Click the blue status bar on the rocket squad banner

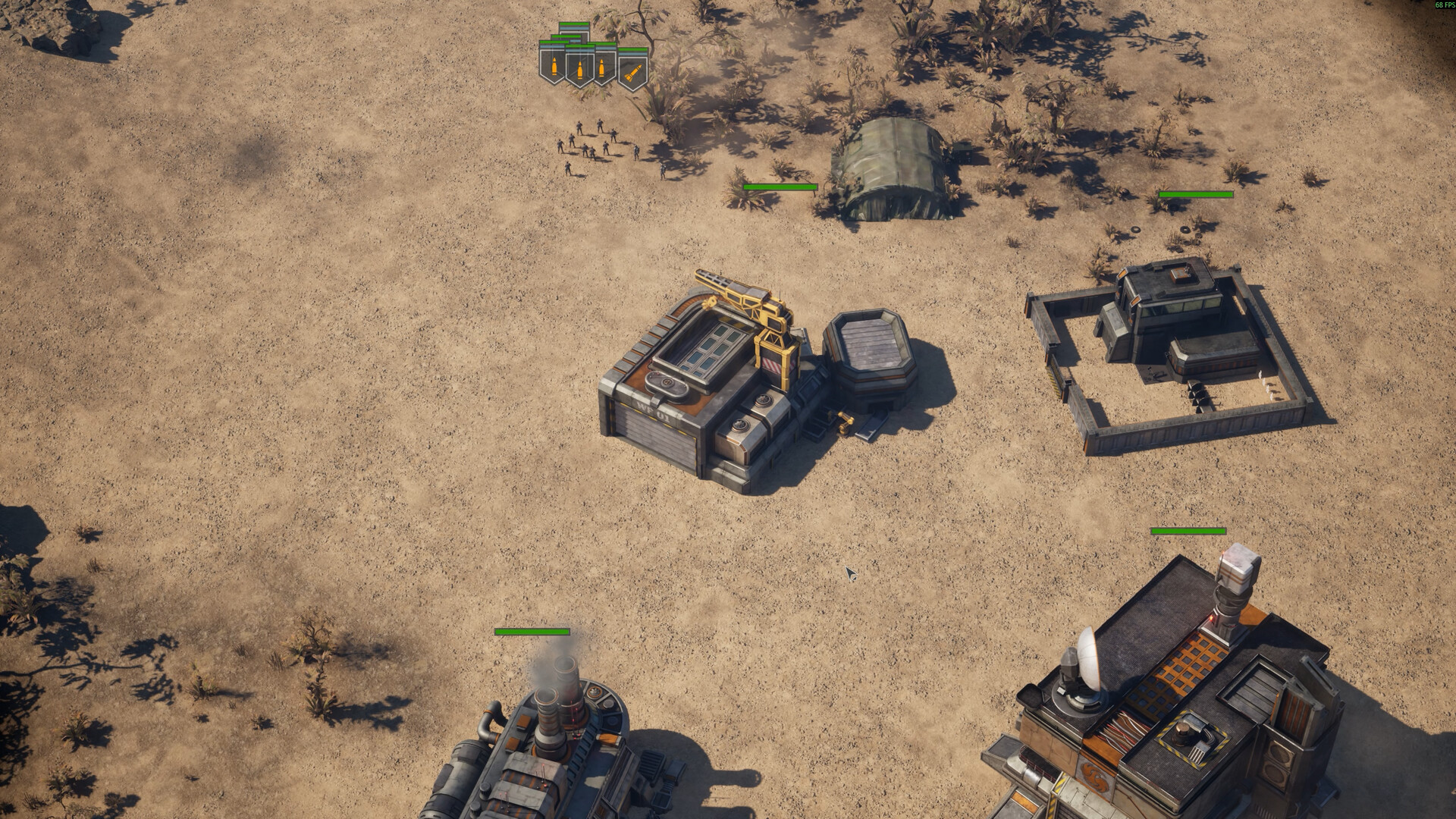click(632, 55)
